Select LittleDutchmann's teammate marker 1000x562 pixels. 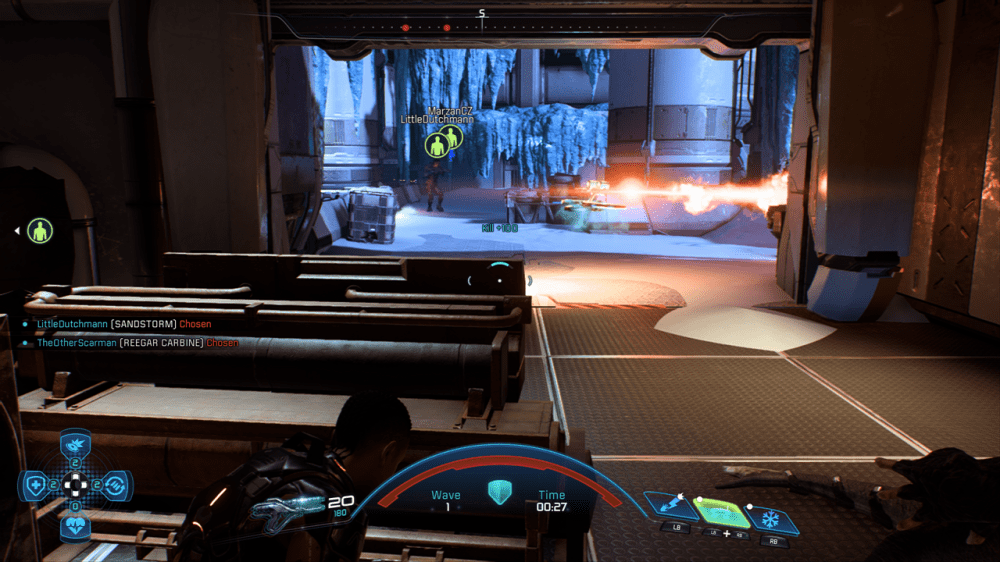point(436,146)
